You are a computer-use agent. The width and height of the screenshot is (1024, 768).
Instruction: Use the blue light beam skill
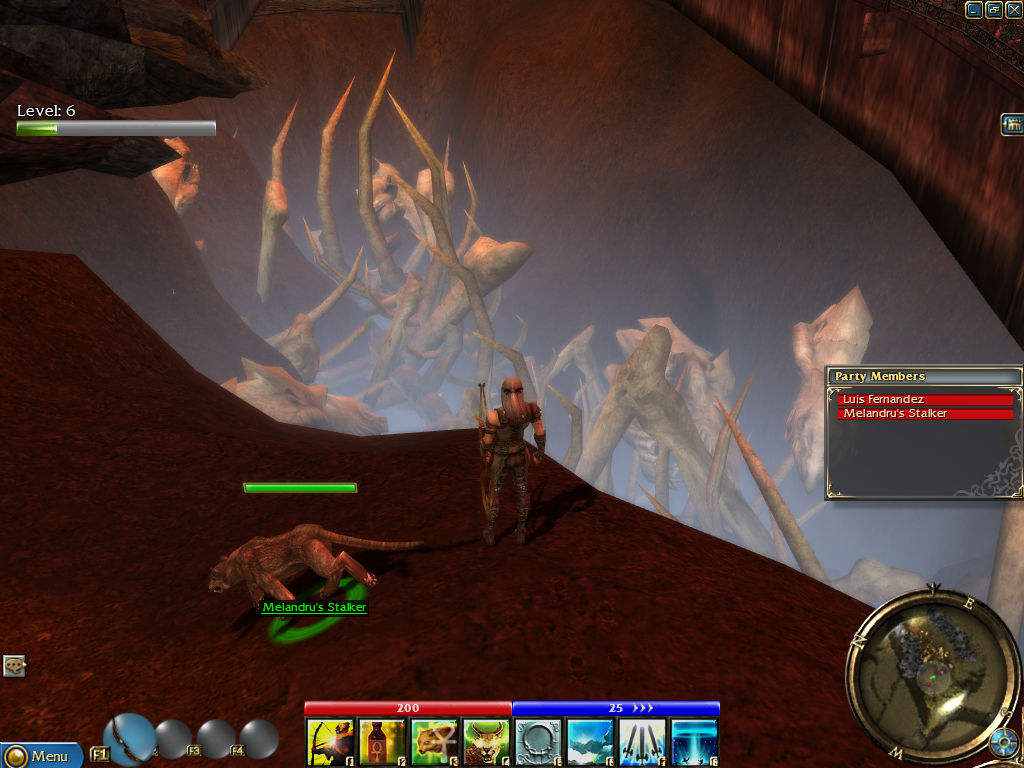(x=694, y=742)
